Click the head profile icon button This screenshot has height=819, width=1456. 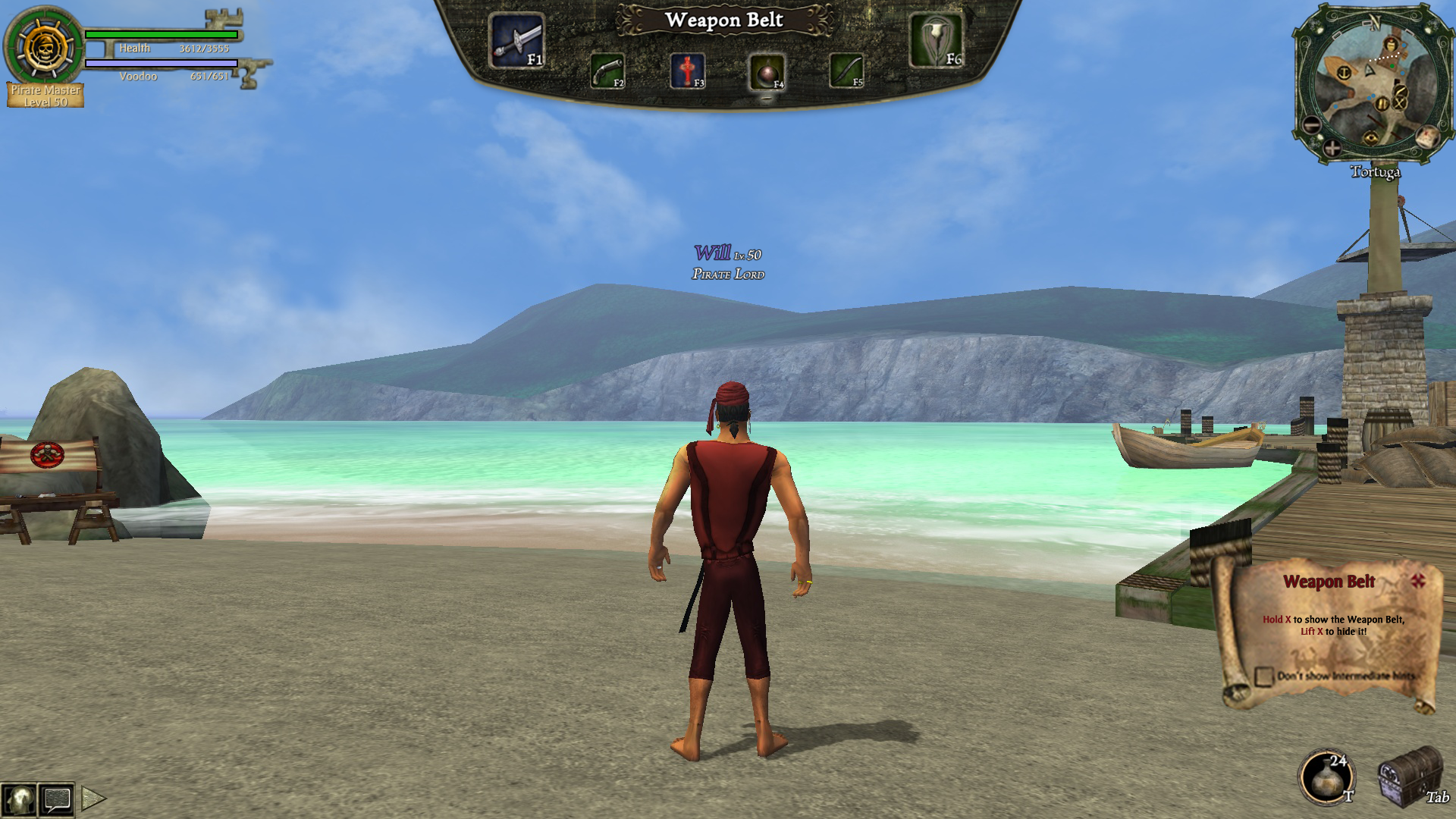point(18,799)
